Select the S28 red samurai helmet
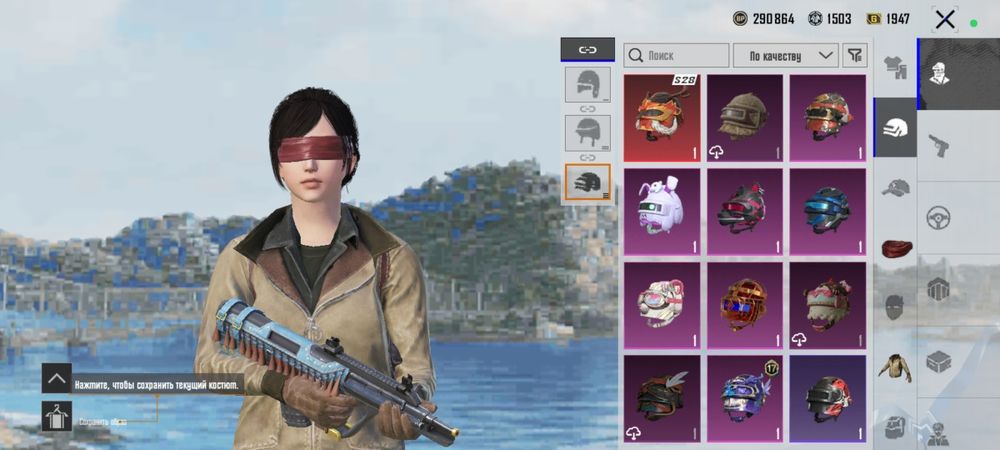This screenshot has width=1000, height=450. [661, 118]
